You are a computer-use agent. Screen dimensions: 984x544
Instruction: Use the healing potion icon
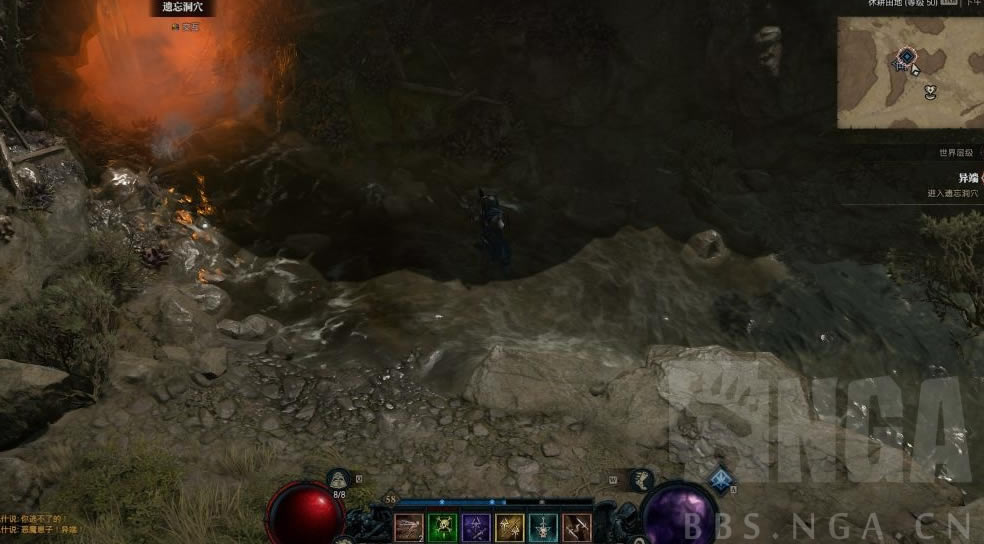tap(339, 479)
